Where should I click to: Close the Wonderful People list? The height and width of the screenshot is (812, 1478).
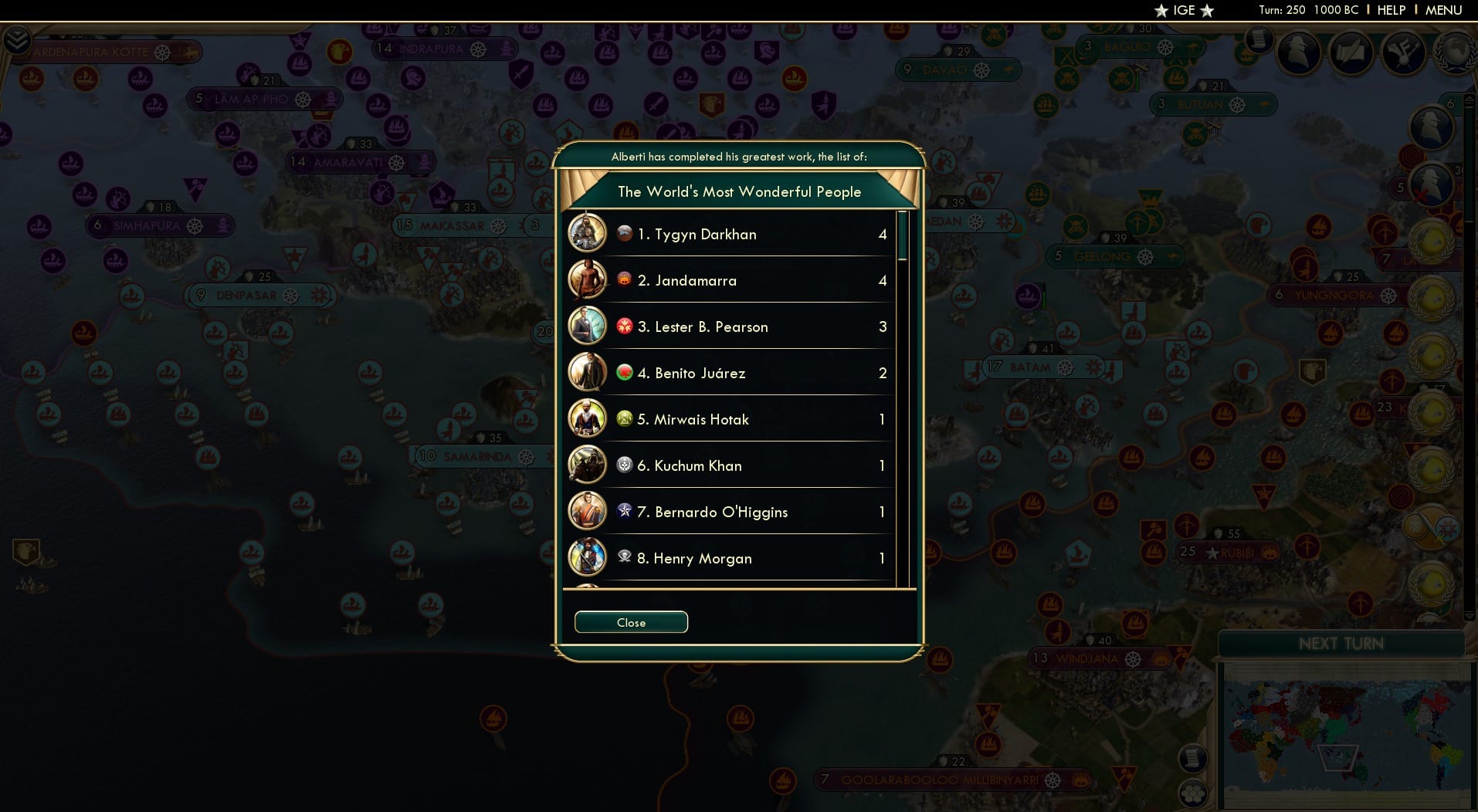631,622
